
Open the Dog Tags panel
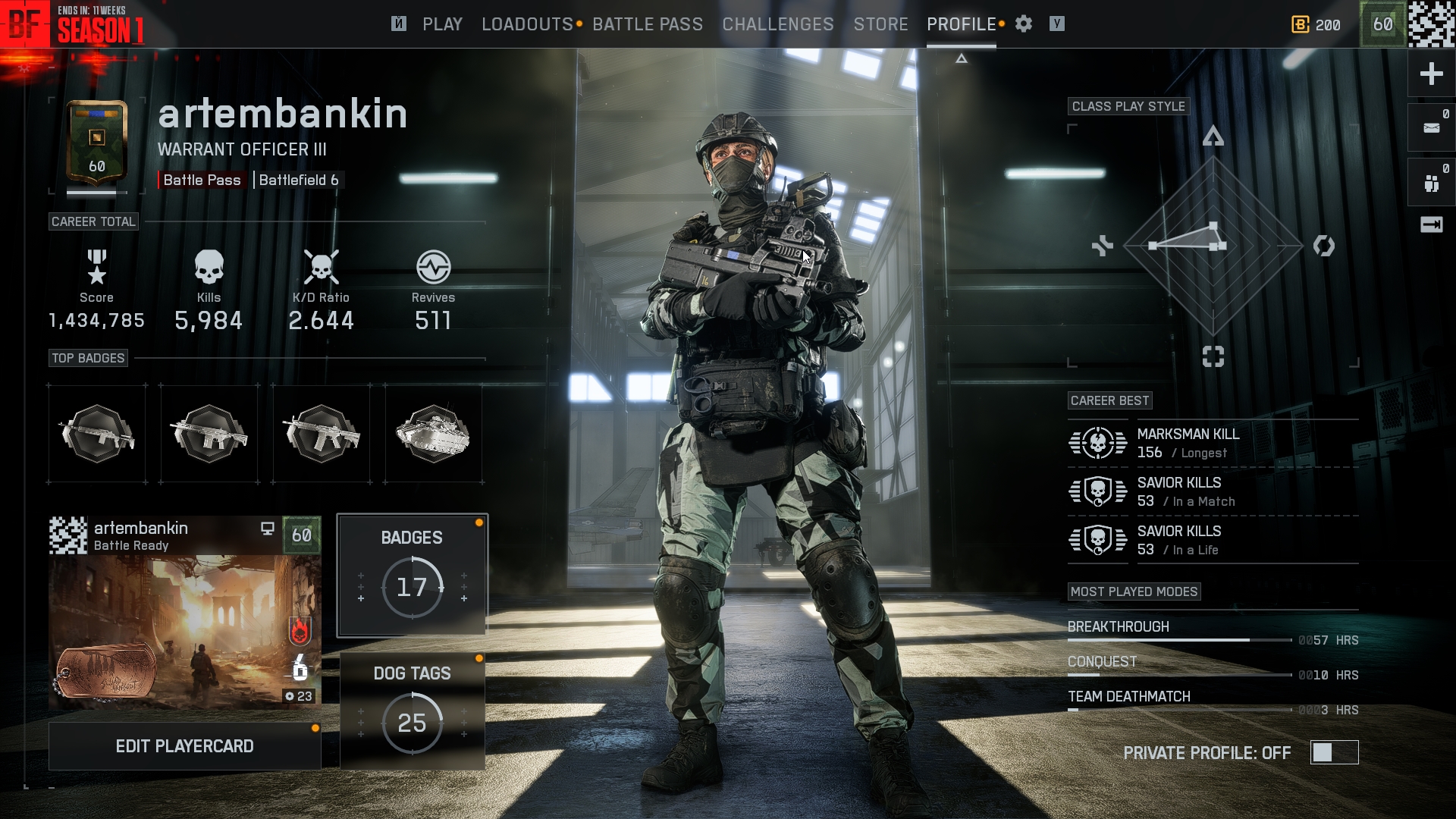(x=412, y=711)
